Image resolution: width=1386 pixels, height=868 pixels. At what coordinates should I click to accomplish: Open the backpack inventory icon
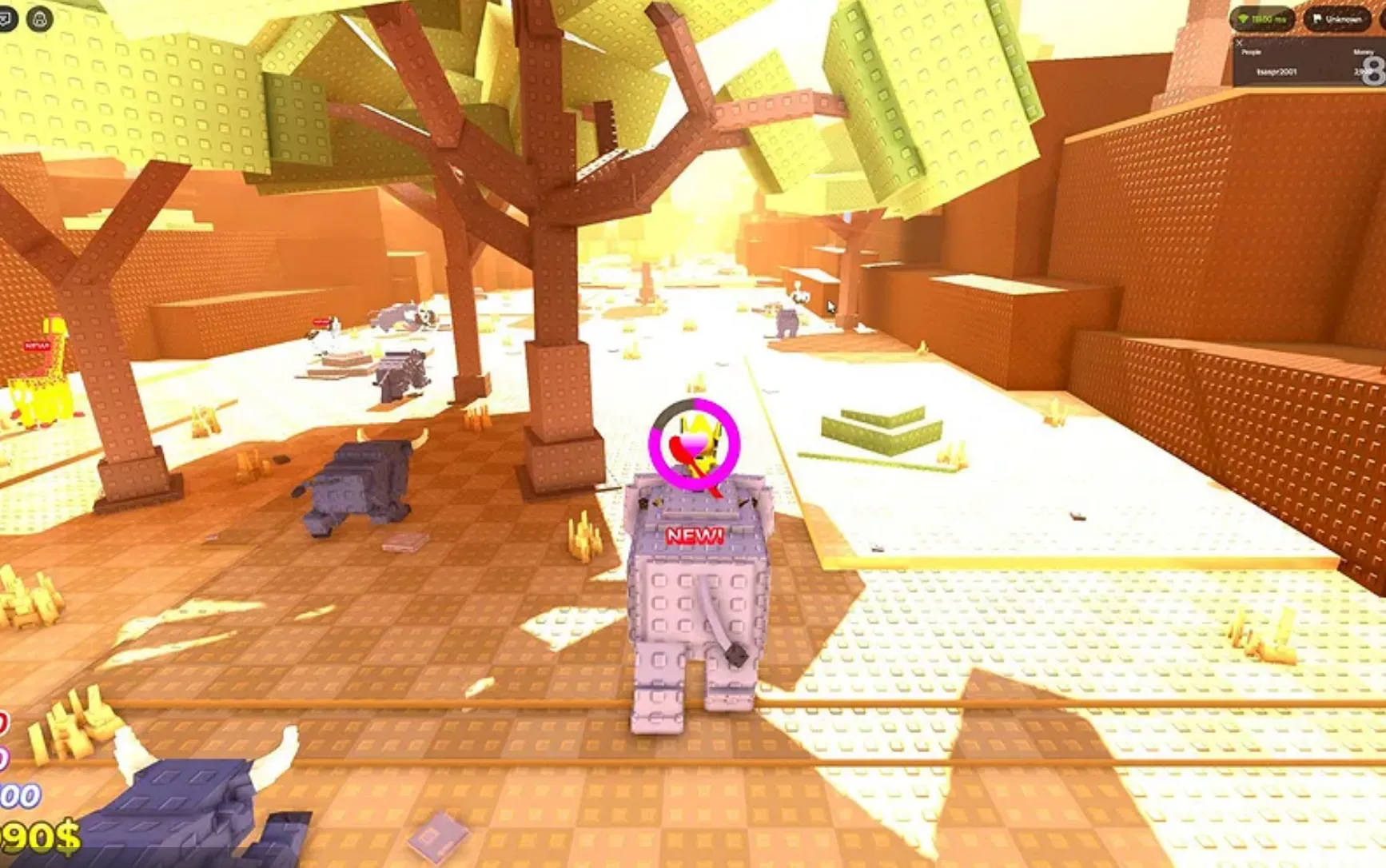(40, 18)
